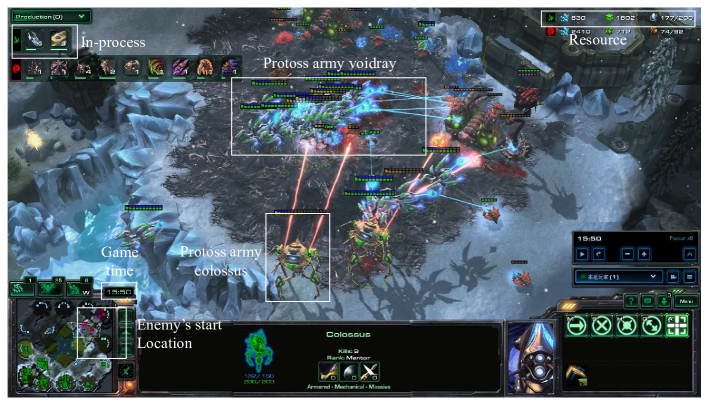
Task: Select the Patrol command
Action: click(x=652, y=324)
